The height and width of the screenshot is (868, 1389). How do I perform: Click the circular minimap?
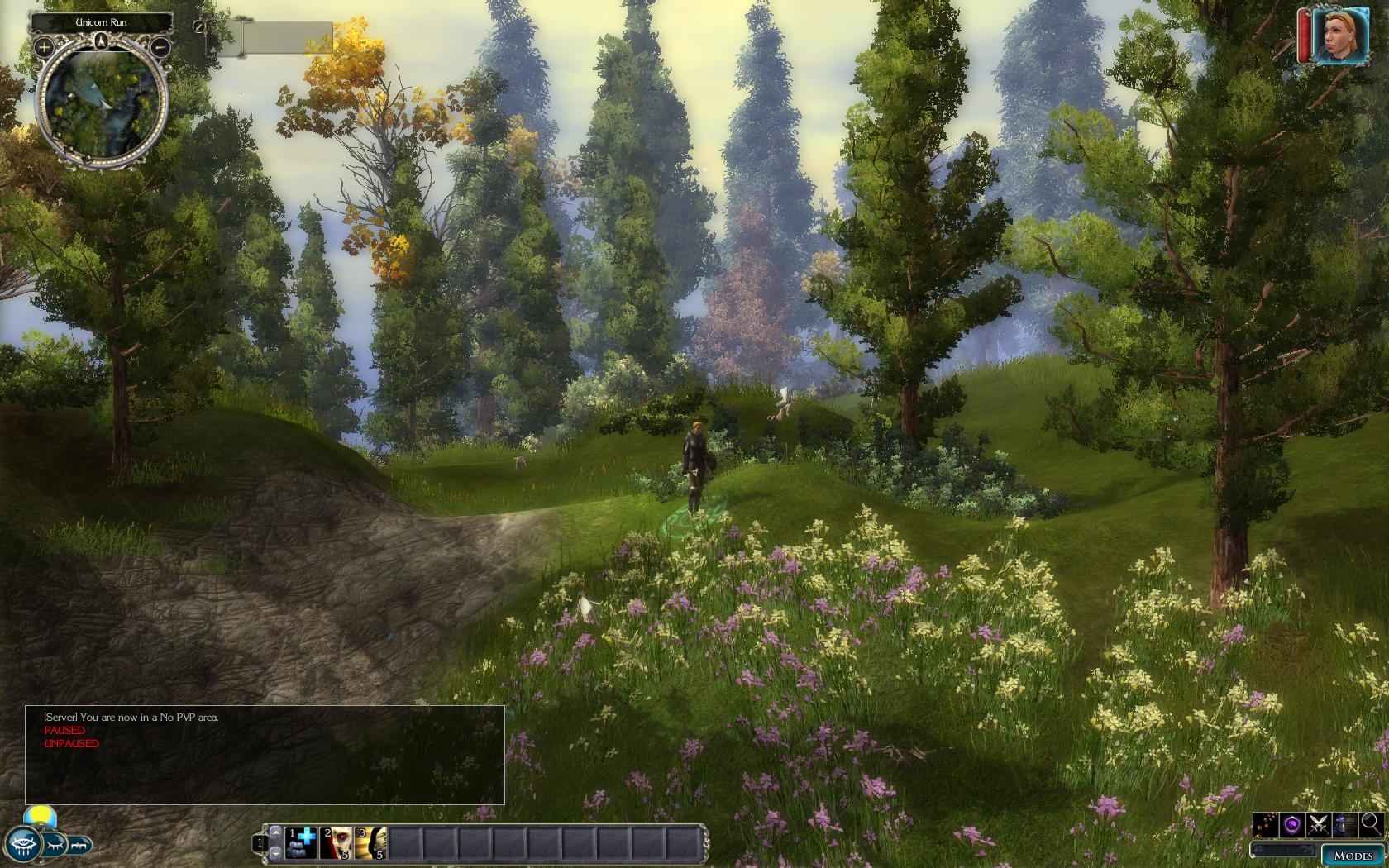(102, 105)
